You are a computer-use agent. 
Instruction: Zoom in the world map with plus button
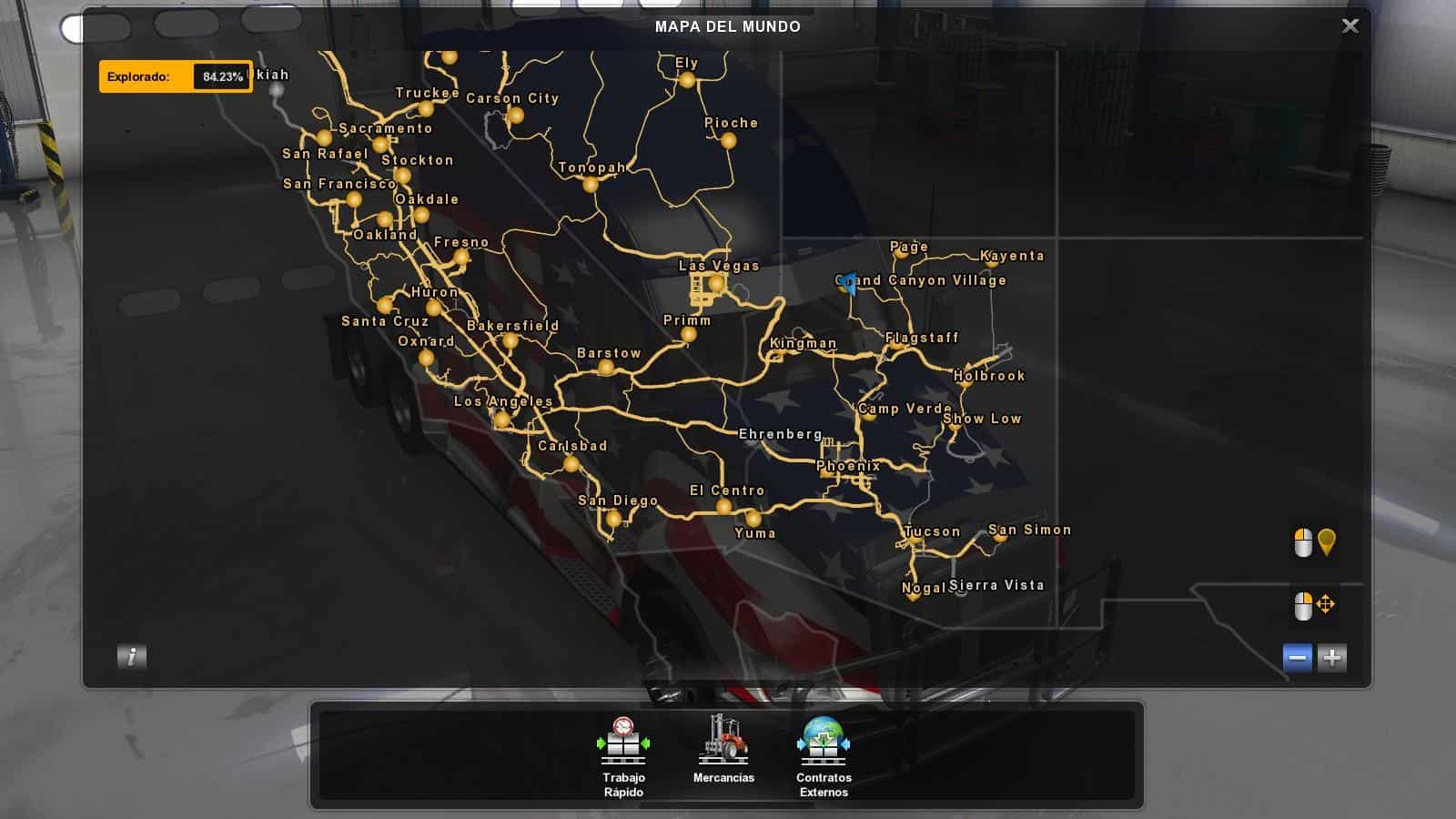point(1332,657)
